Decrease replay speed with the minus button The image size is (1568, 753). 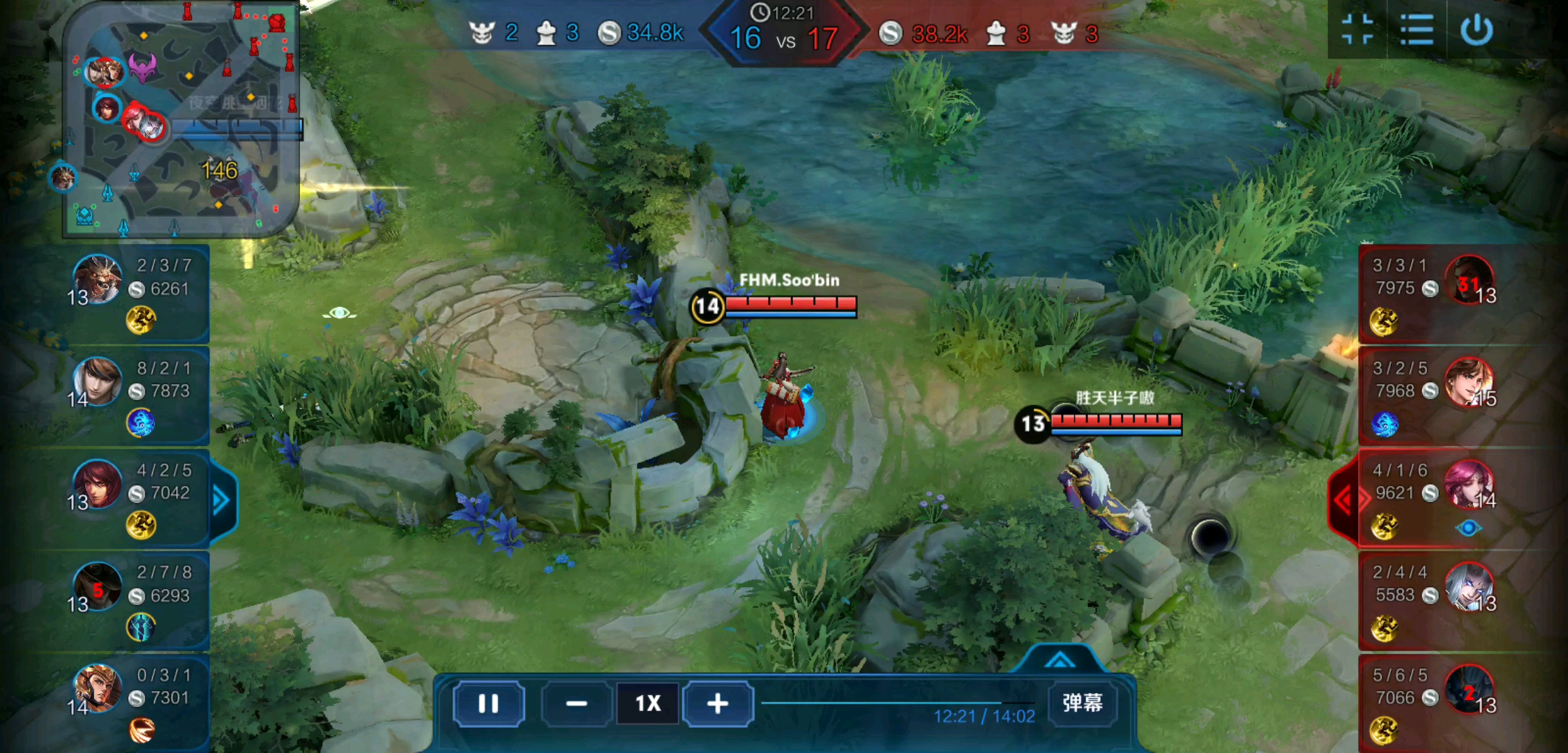coord(576,703)
